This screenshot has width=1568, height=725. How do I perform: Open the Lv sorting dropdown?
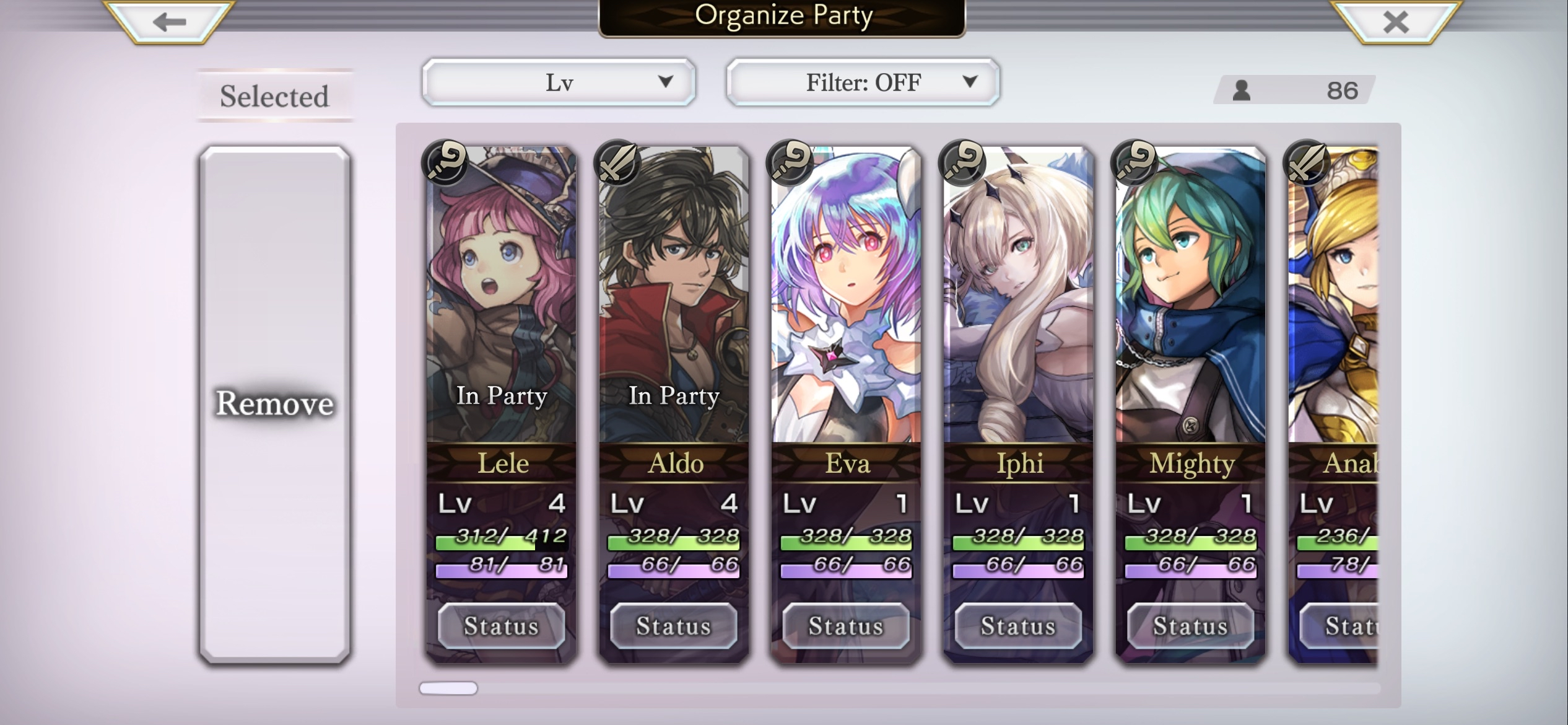[x=557, y=81]
